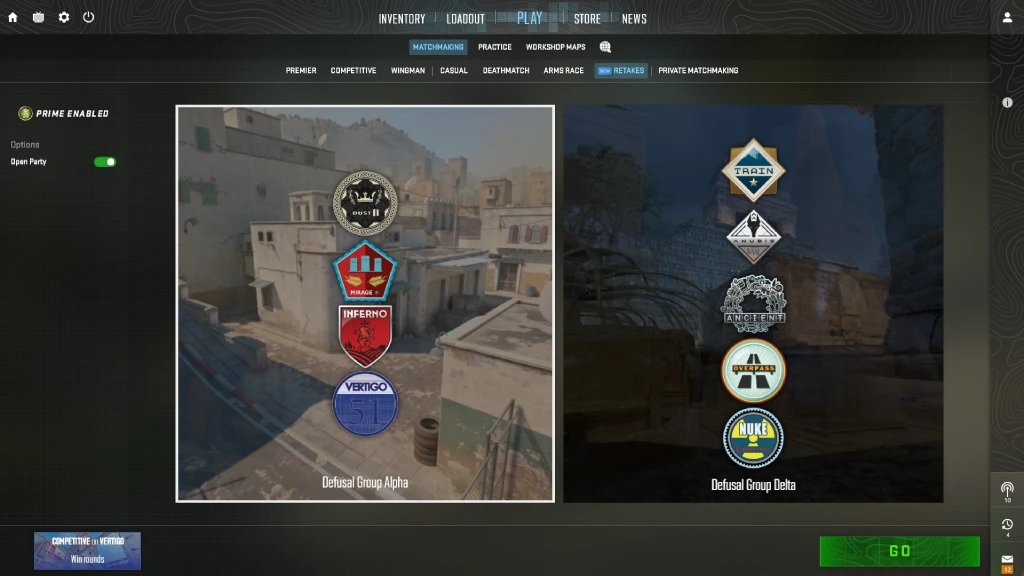Click the power quit icon
The width and height of the screenshot is (1024, 576).
89,17
